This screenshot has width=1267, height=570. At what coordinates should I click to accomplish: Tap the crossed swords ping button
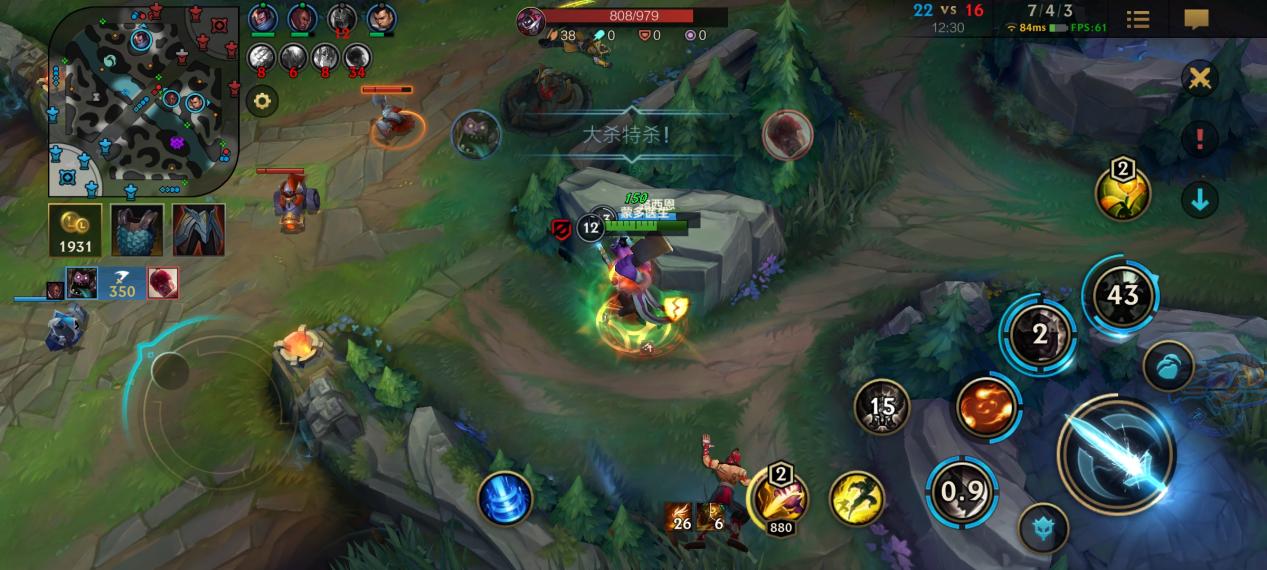pos(1199,79)
